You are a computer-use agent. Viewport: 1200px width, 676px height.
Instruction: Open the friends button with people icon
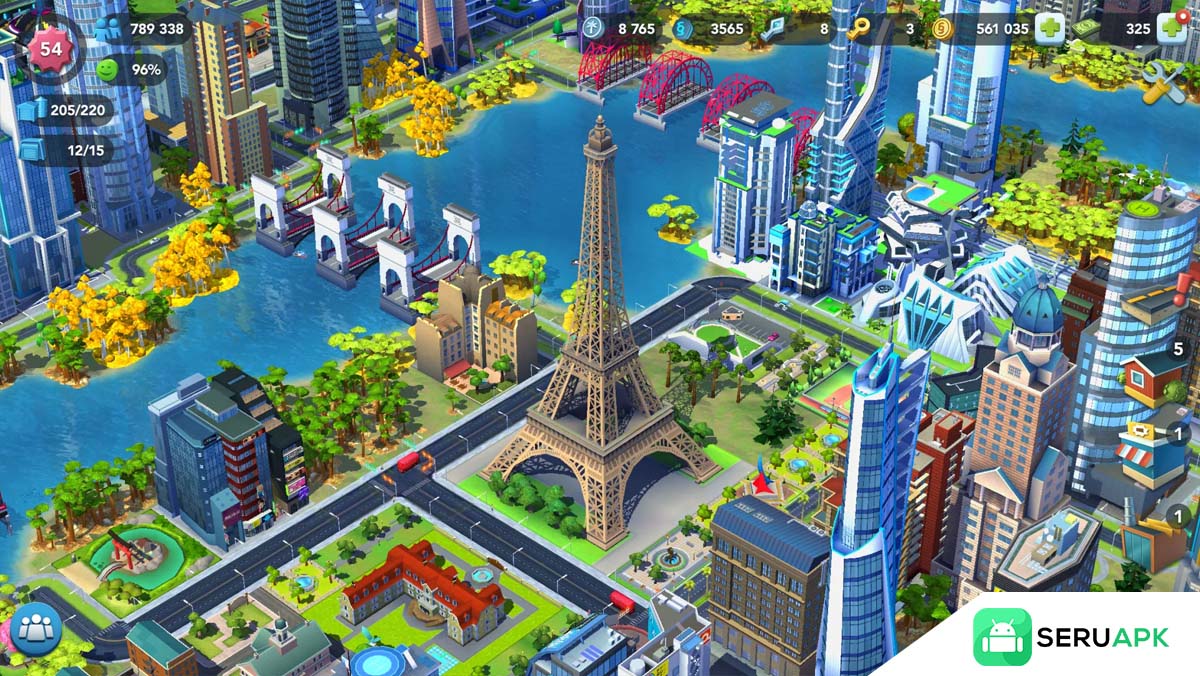tap(36, 629)
